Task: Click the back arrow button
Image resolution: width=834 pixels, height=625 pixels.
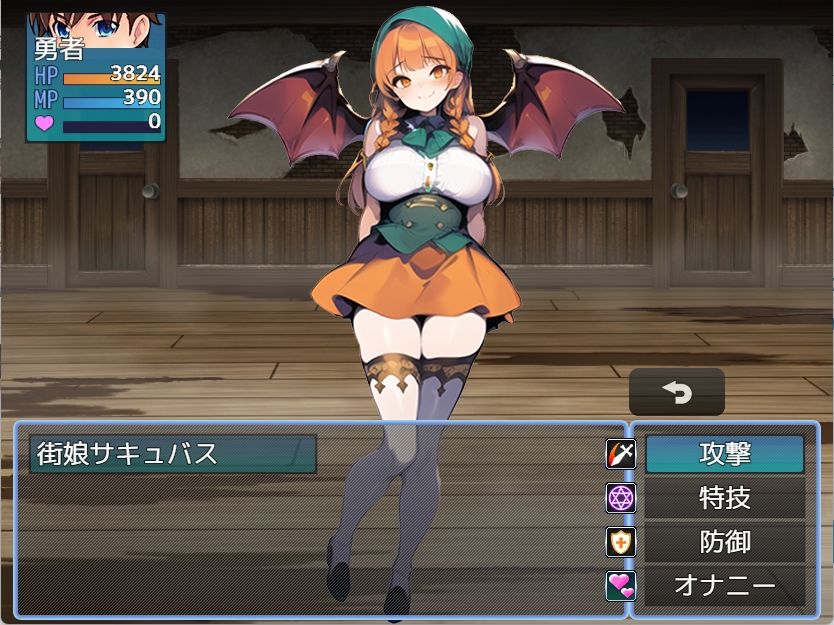Action: click(x=676, y=392)
